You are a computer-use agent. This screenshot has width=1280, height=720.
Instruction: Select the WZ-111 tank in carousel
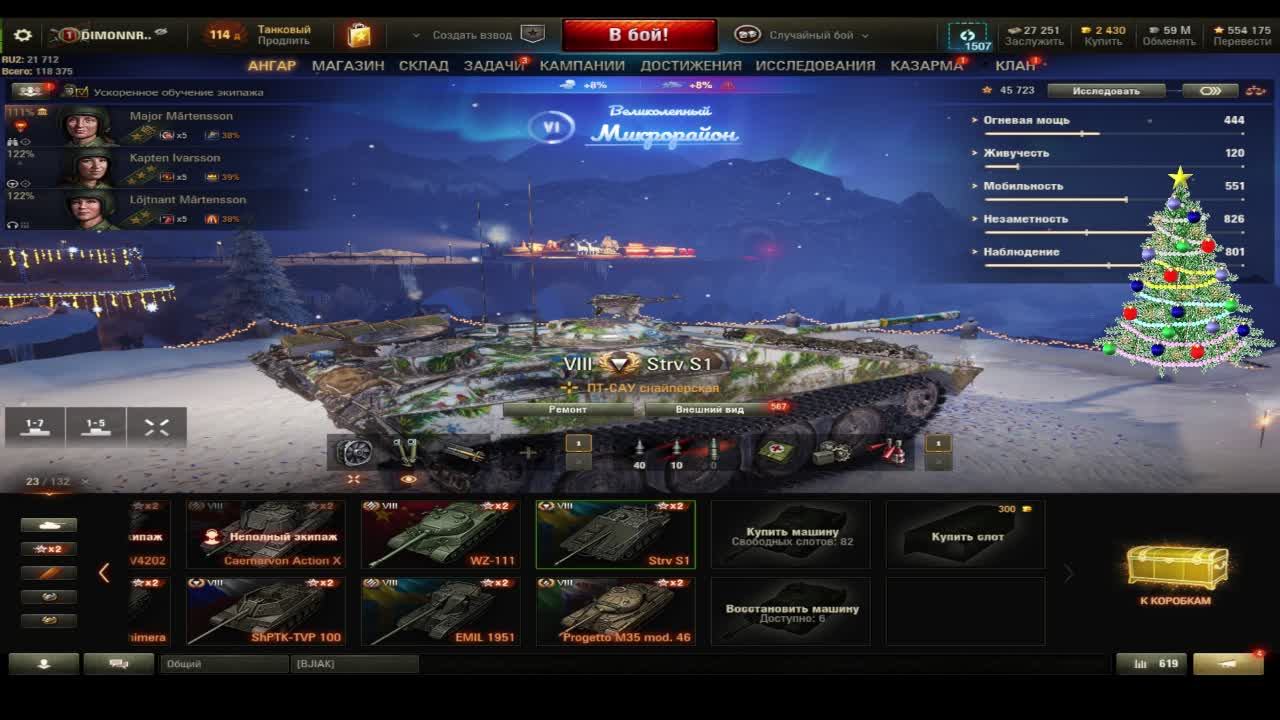(x=440, y=535)
